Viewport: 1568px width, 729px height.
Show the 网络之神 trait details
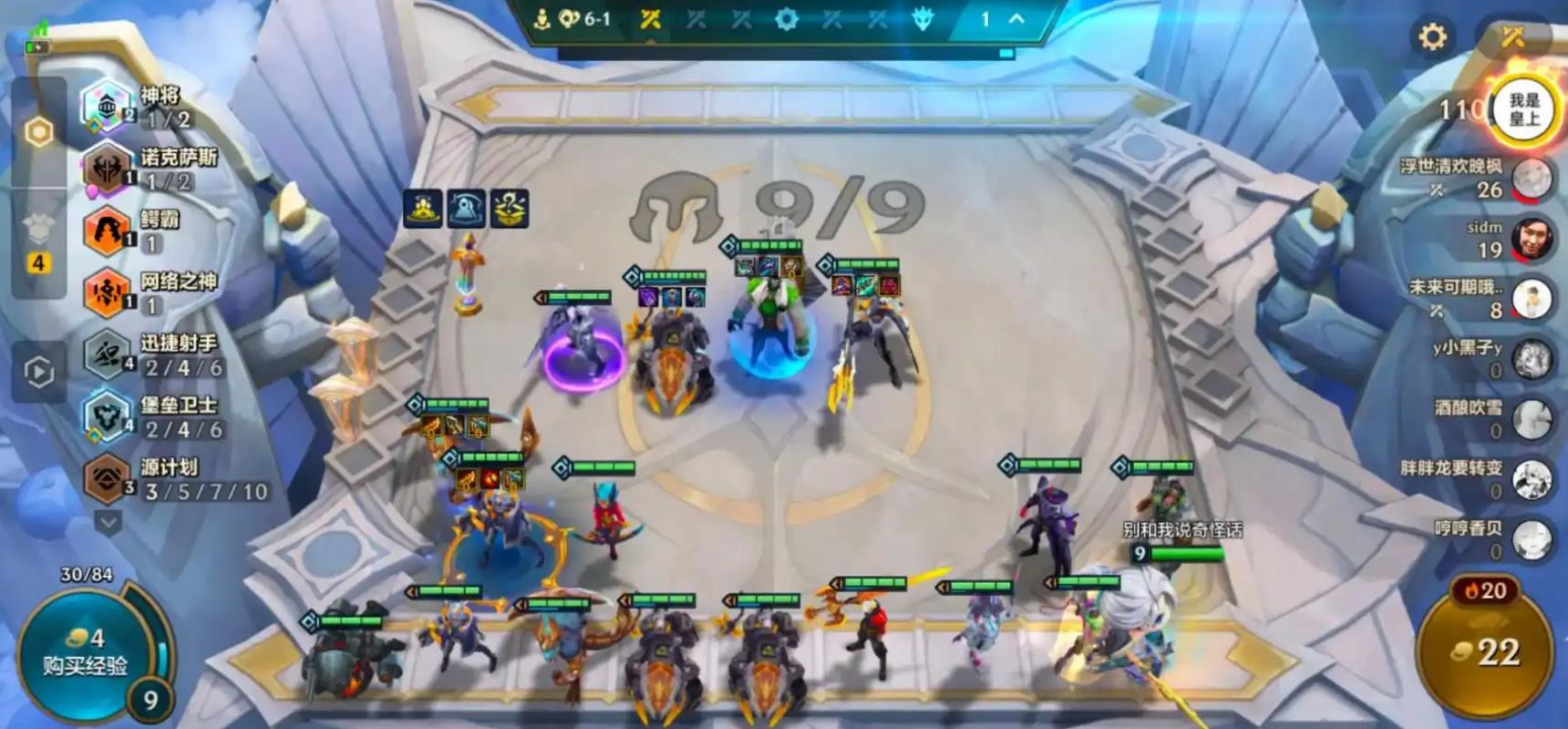point(150,293)
